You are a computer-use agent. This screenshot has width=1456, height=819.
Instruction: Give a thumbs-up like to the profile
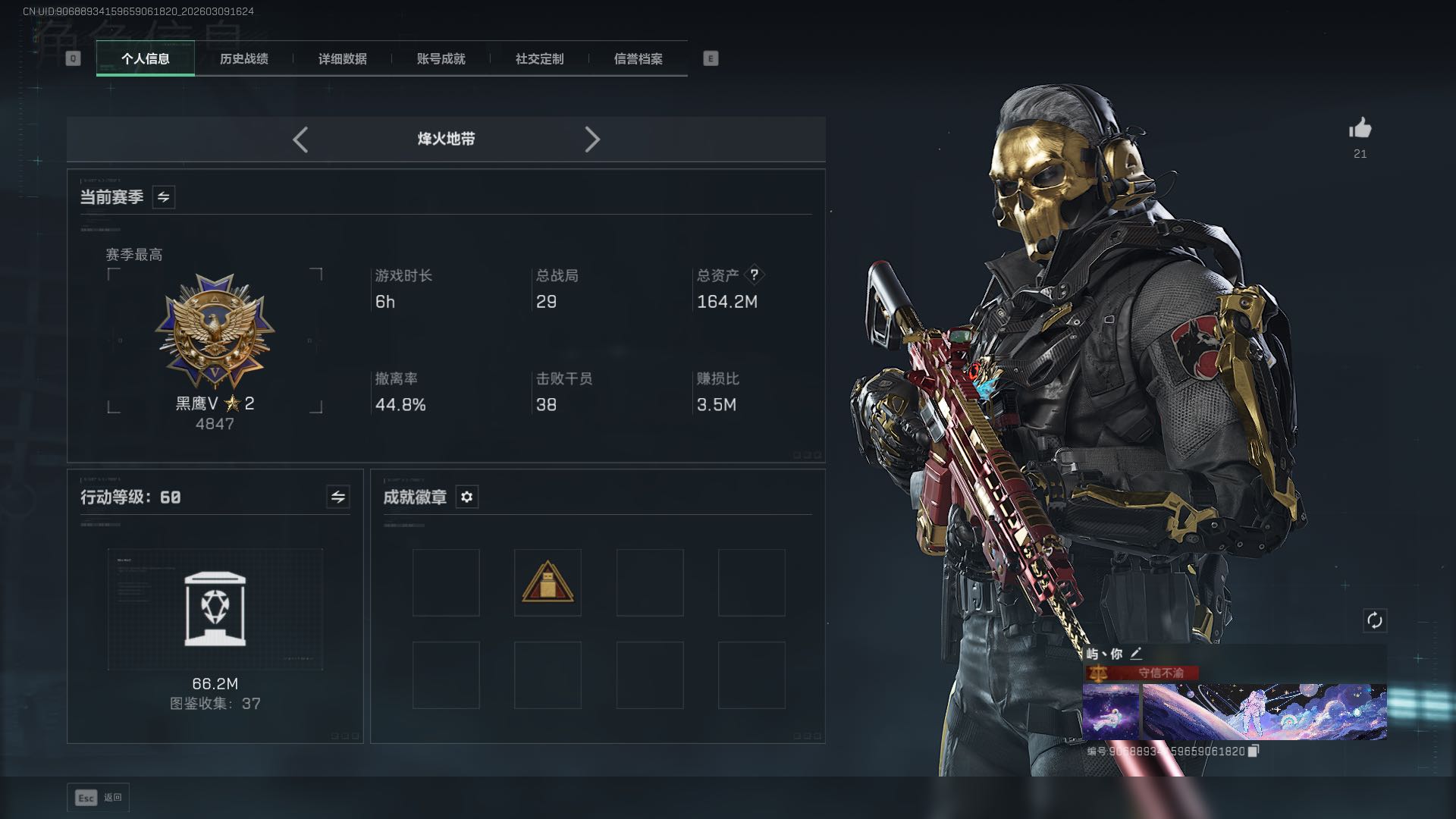point(1360,129)
